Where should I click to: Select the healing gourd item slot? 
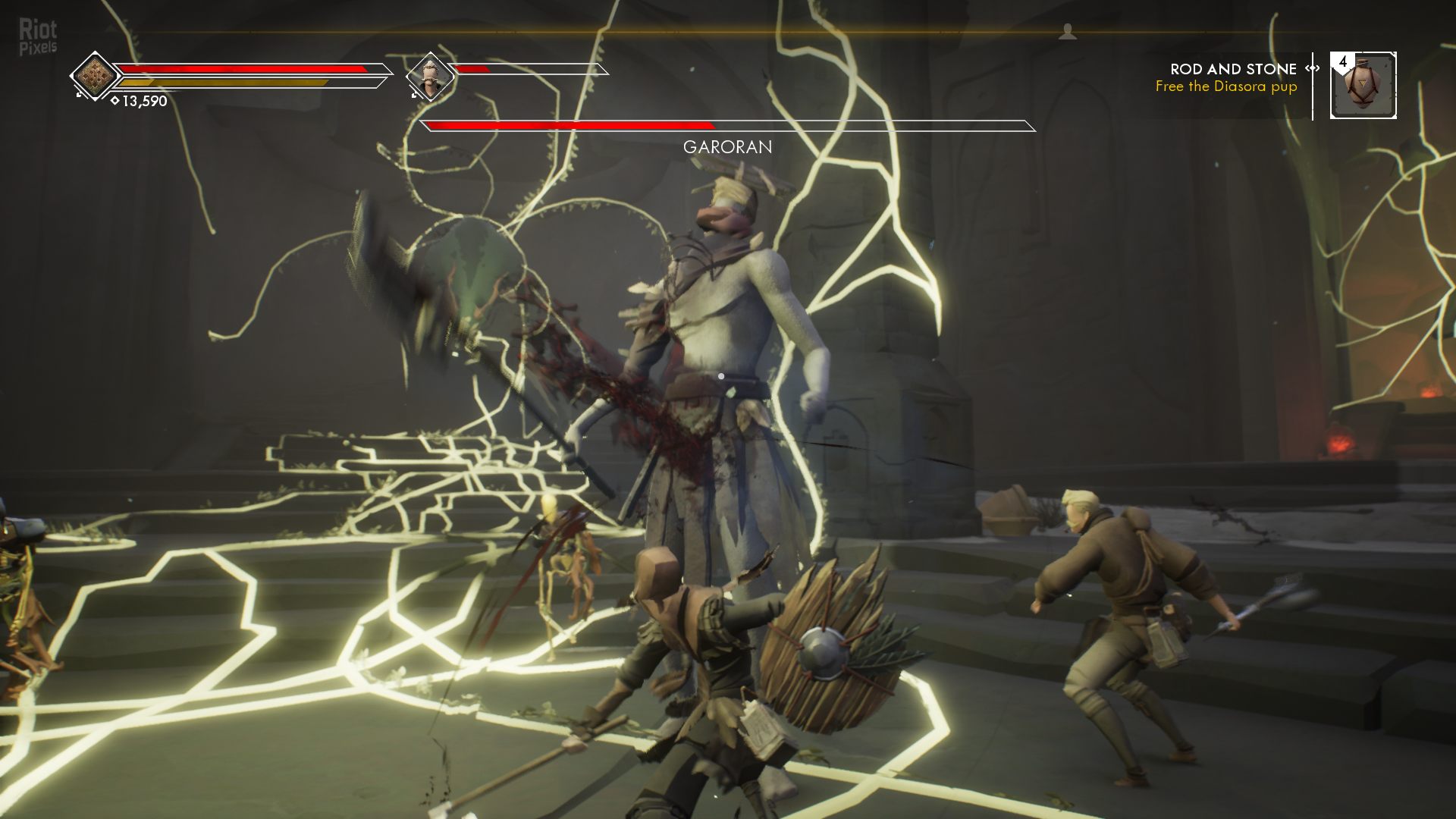(x=1363, y=86)
